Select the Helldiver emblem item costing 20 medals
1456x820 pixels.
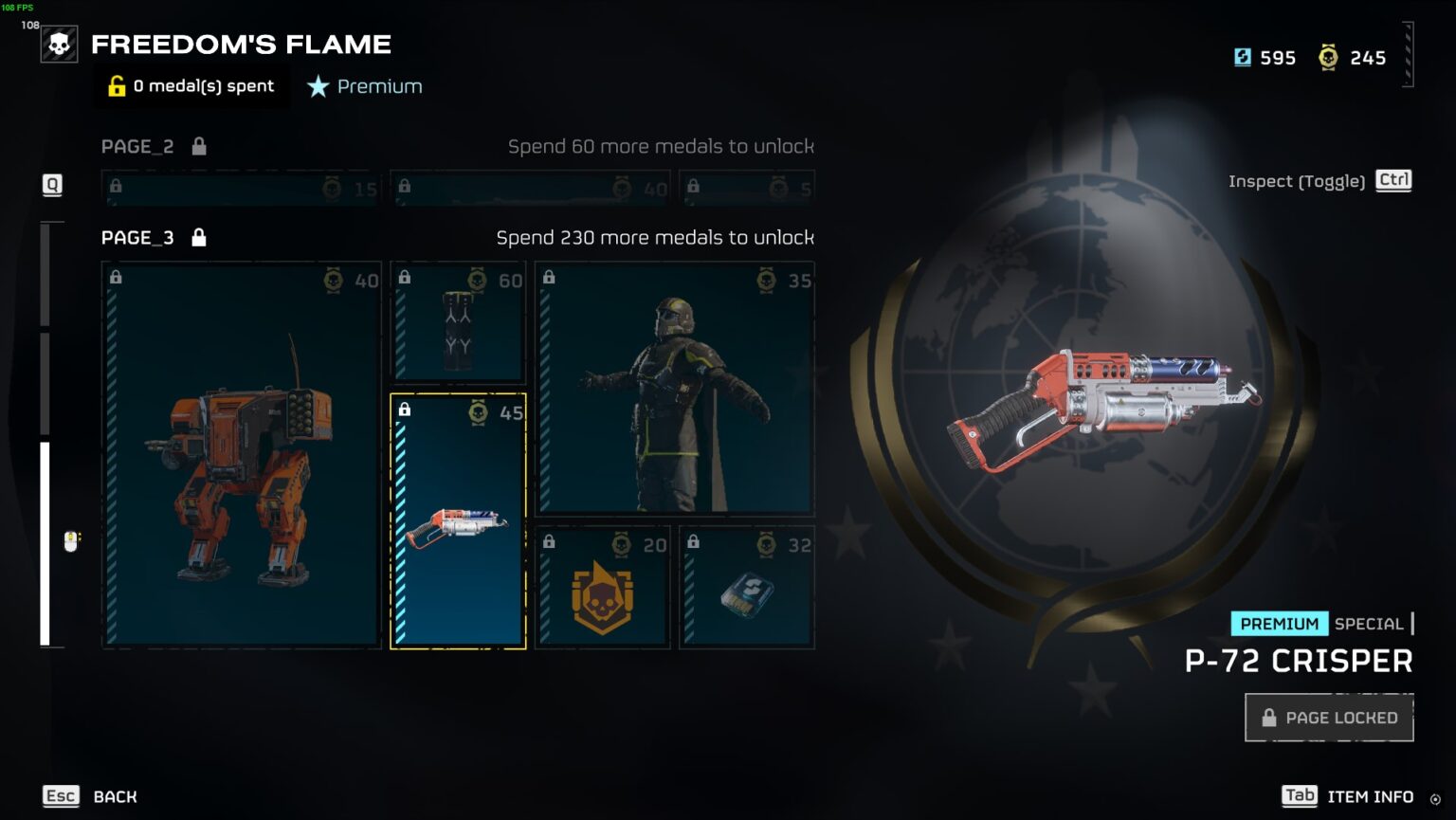click(603, 587)
